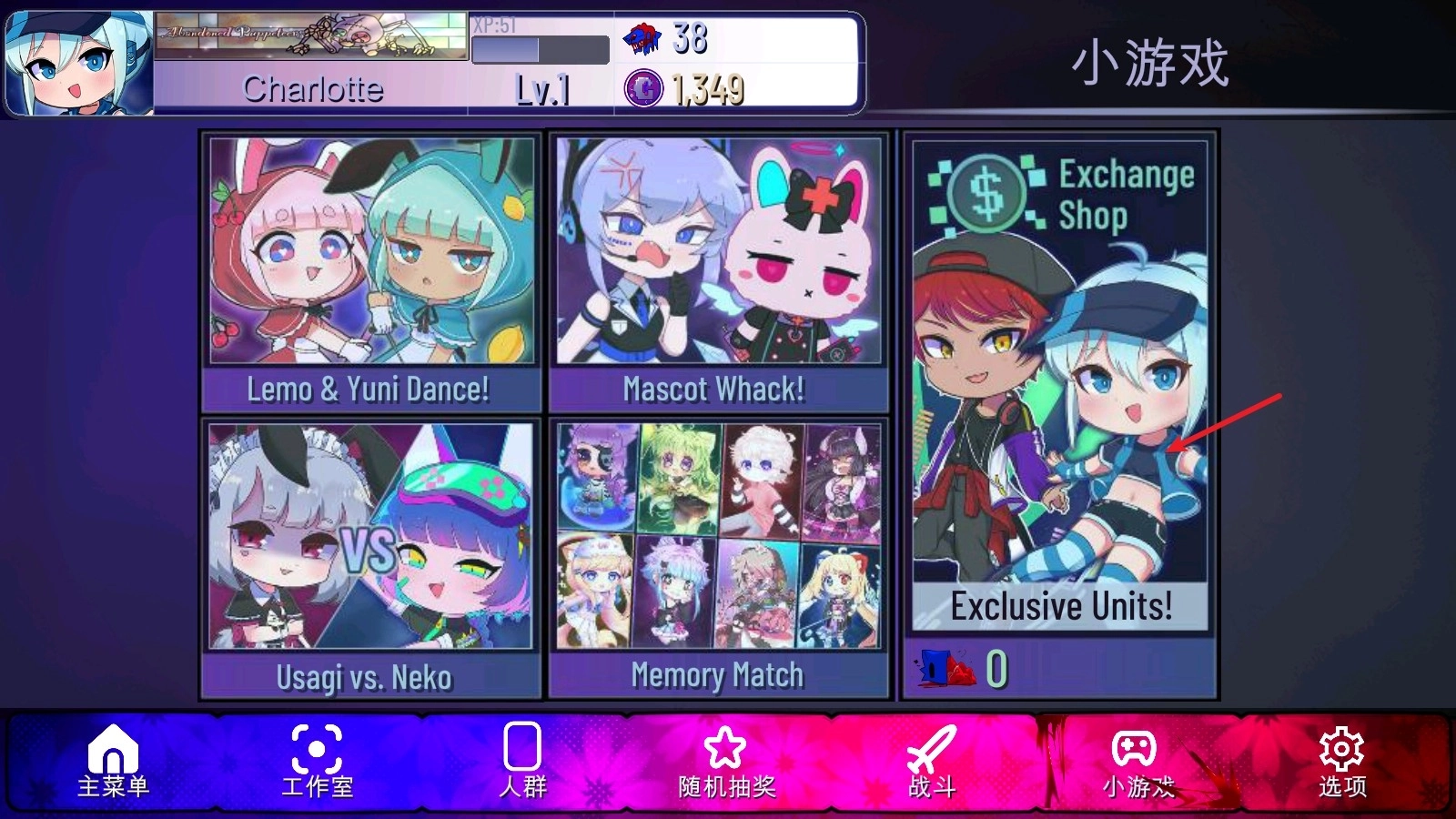1456x819 pixels.
Task: Select the Charlotte name text
Action: 312,88
